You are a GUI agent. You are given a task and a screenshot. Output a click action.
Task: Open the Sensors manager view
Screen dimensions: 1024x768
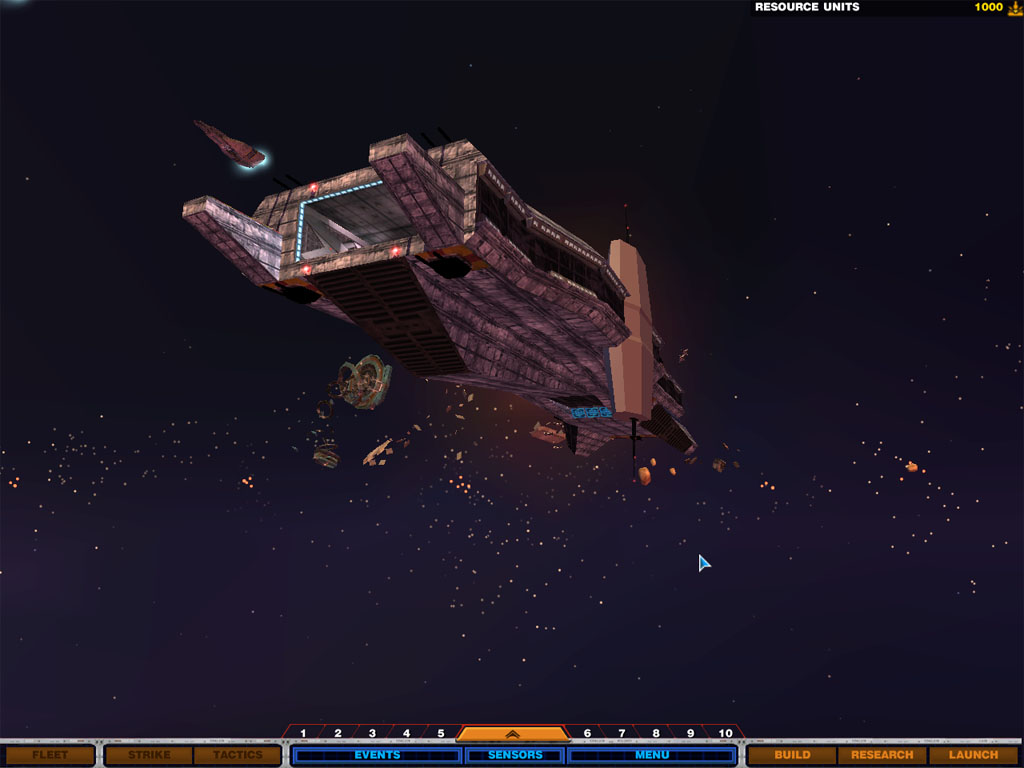click(515, 755)
